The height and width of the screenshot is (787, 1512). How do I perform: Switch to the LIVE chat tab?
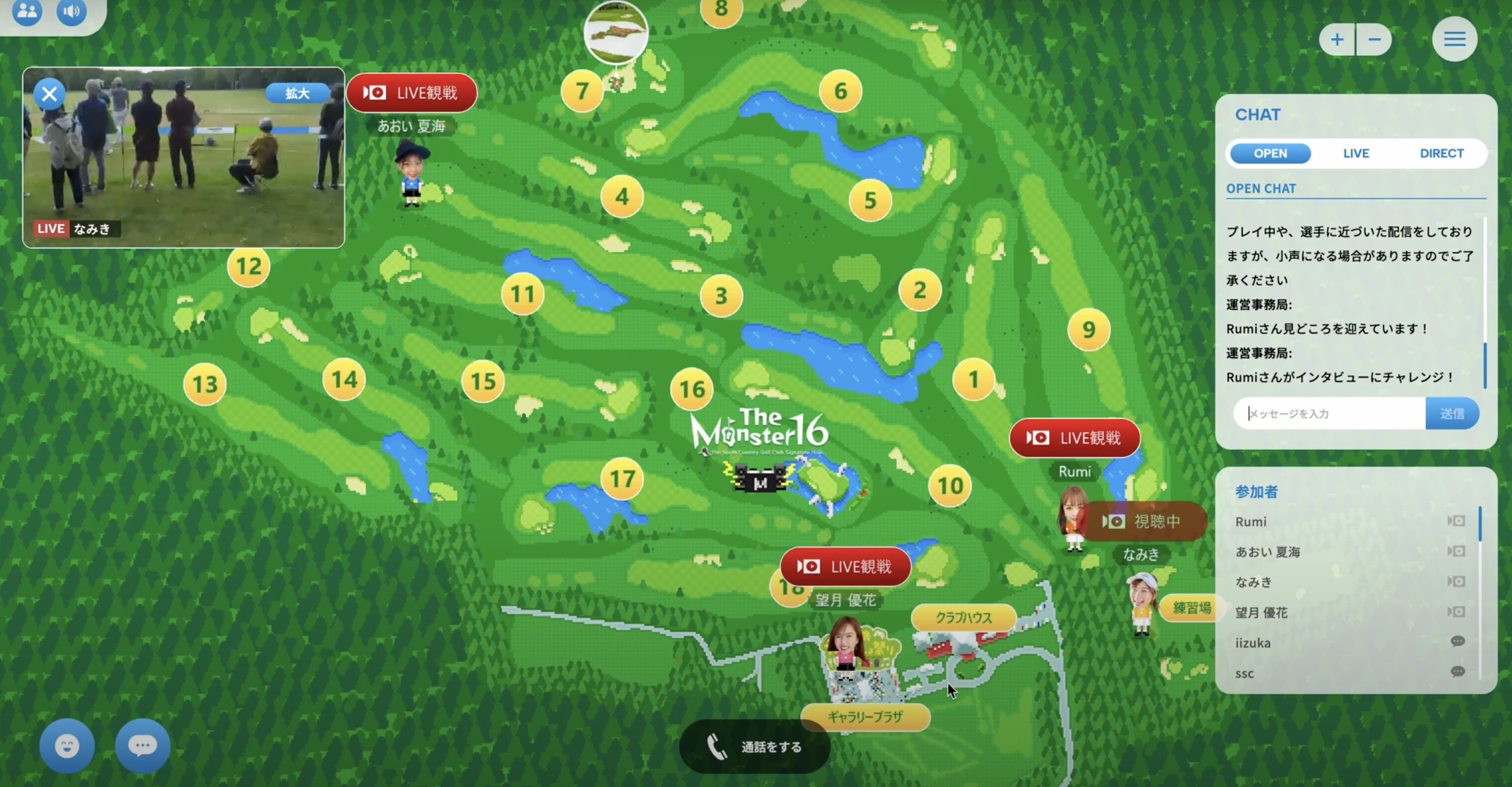(x=1356, y=153)
